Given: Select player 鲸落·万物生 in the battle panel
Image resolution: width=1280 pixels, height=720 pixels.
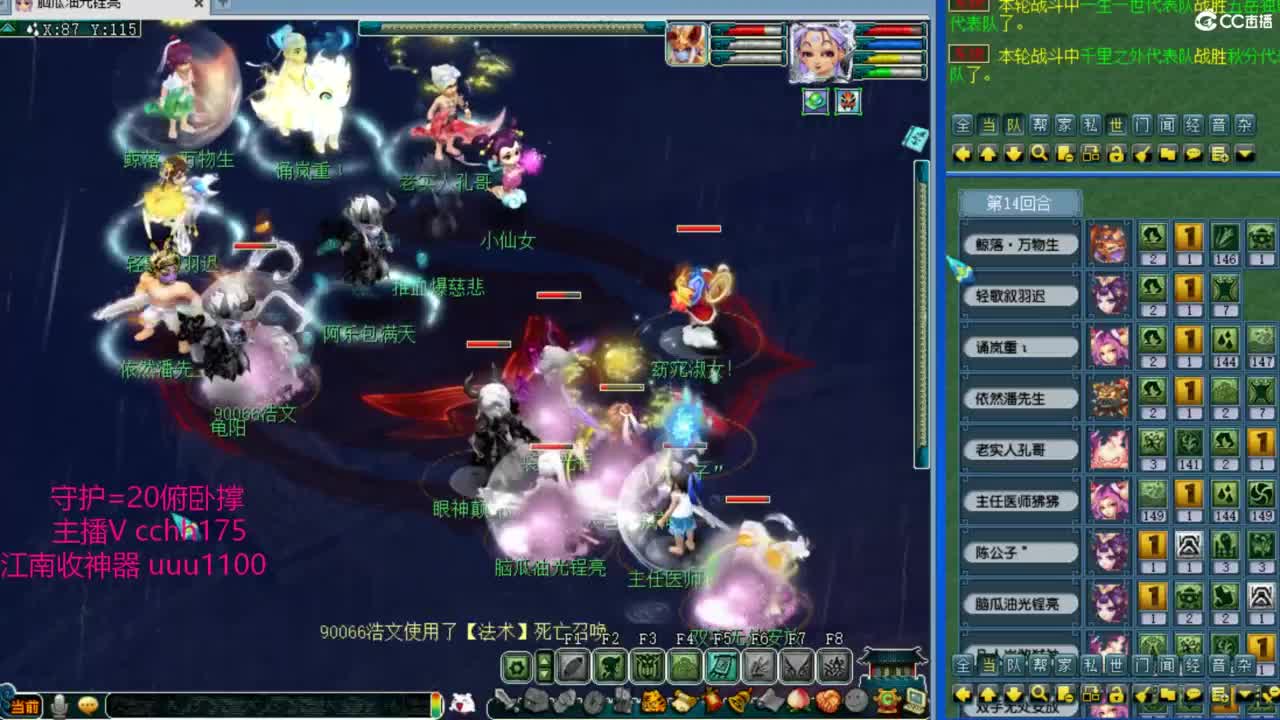Looking at the screenshot, I should 1019,244.
